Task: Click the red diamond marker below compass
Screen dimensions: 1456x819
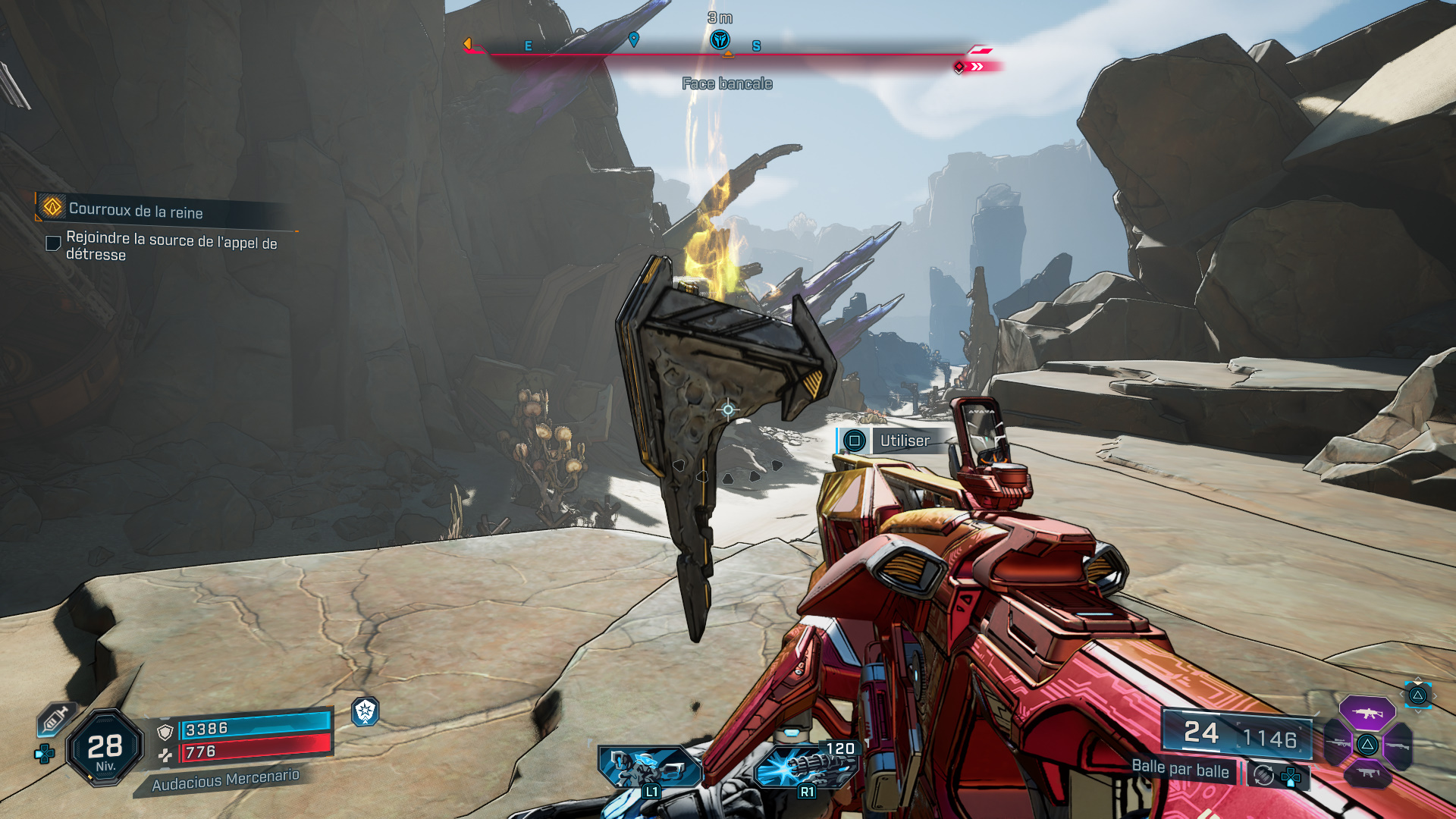Action: pos(959,67)
